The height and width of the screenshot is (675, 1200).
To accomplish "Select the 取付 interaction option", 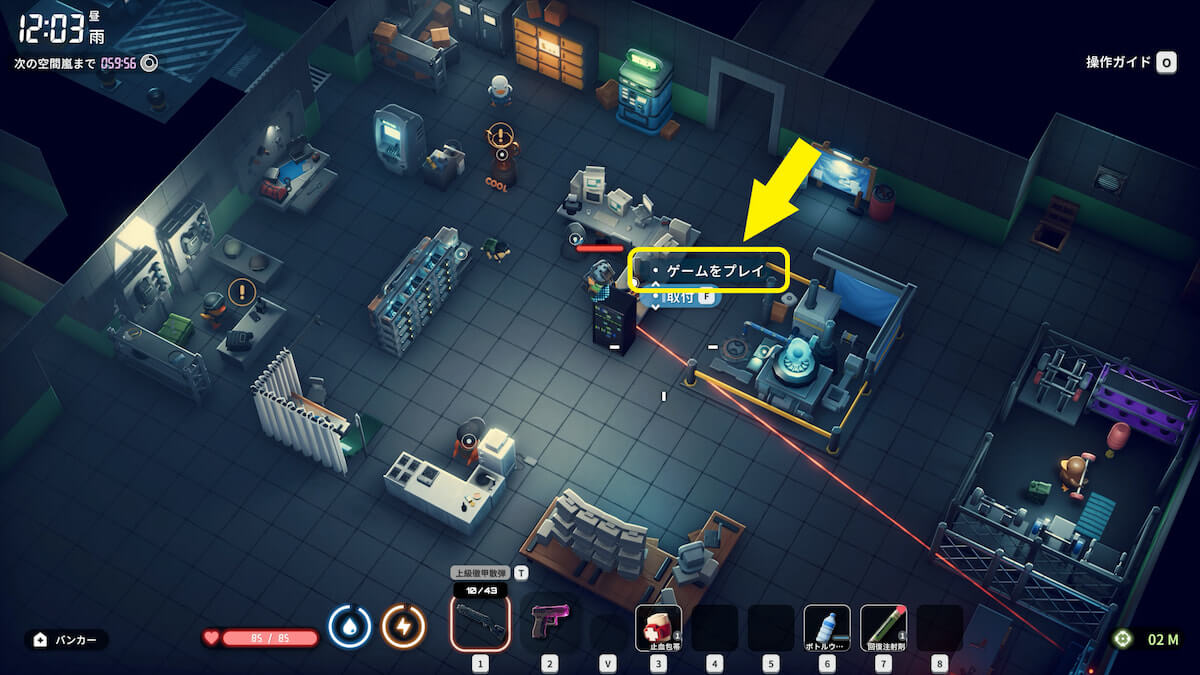I will 684,297.
